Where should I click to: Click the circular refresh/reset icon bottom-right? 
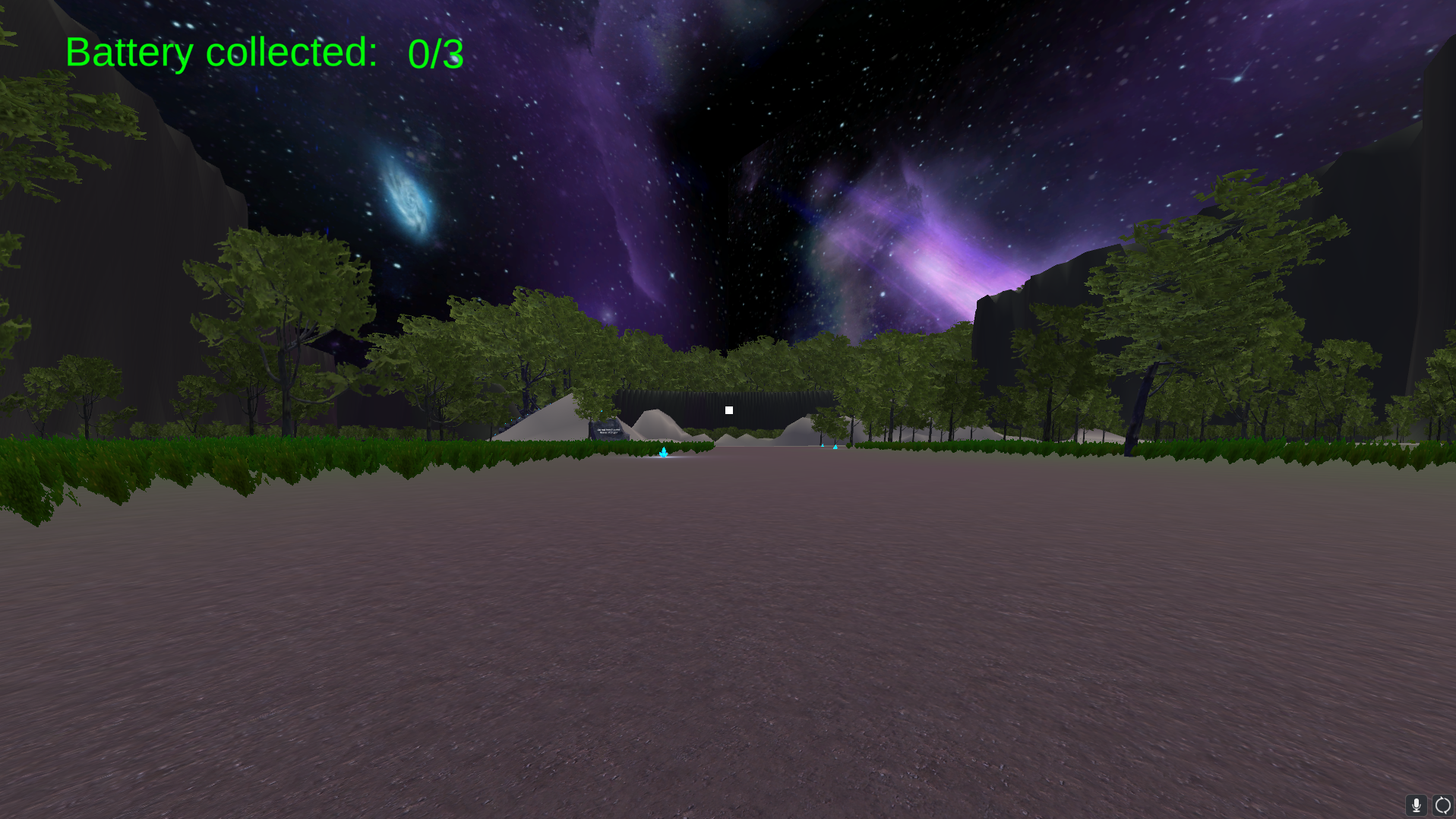tap(1442, 805)
